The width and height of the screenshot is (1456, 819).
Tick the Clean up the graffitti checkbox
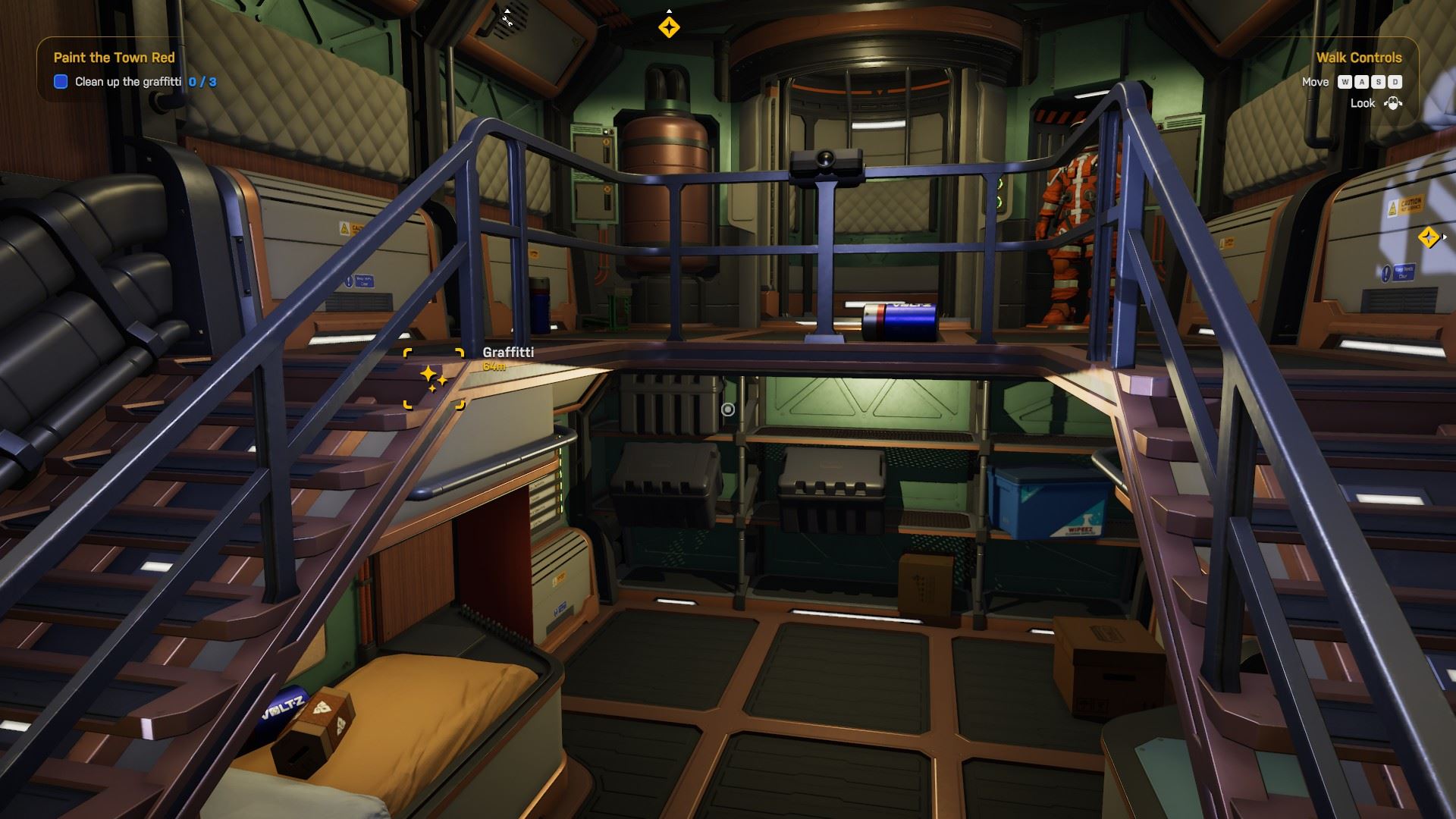[x=61, y=82]
